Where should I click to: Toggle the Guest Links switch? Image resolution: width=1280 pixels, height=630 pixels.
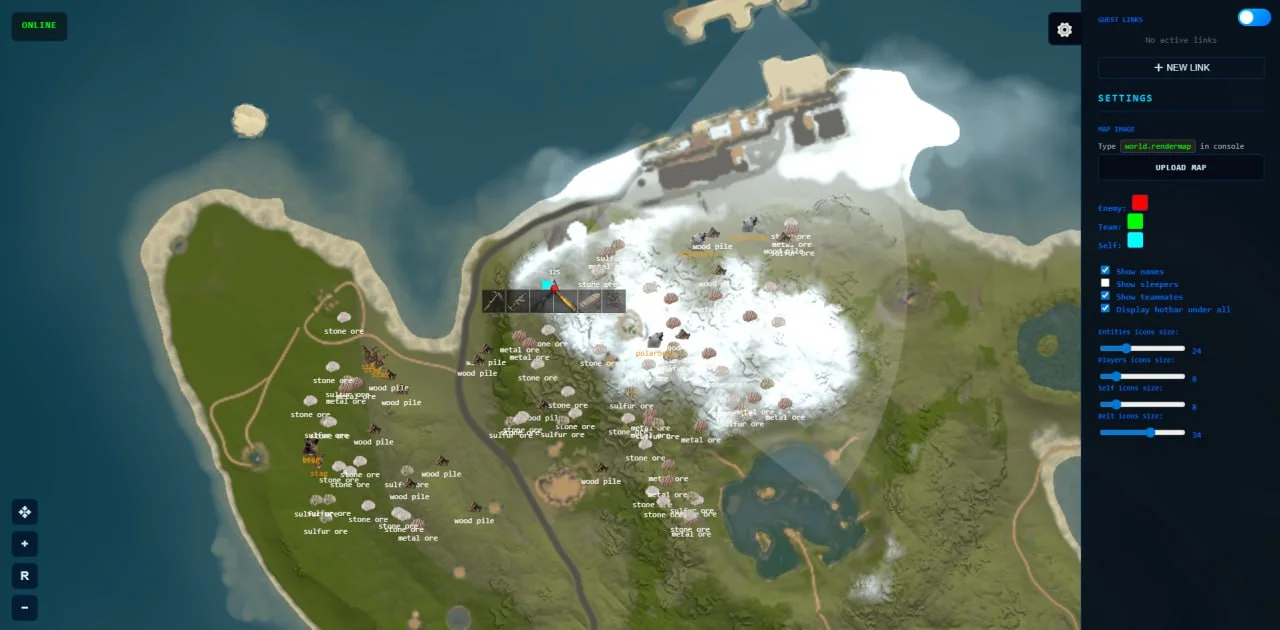coord(1253,17)
